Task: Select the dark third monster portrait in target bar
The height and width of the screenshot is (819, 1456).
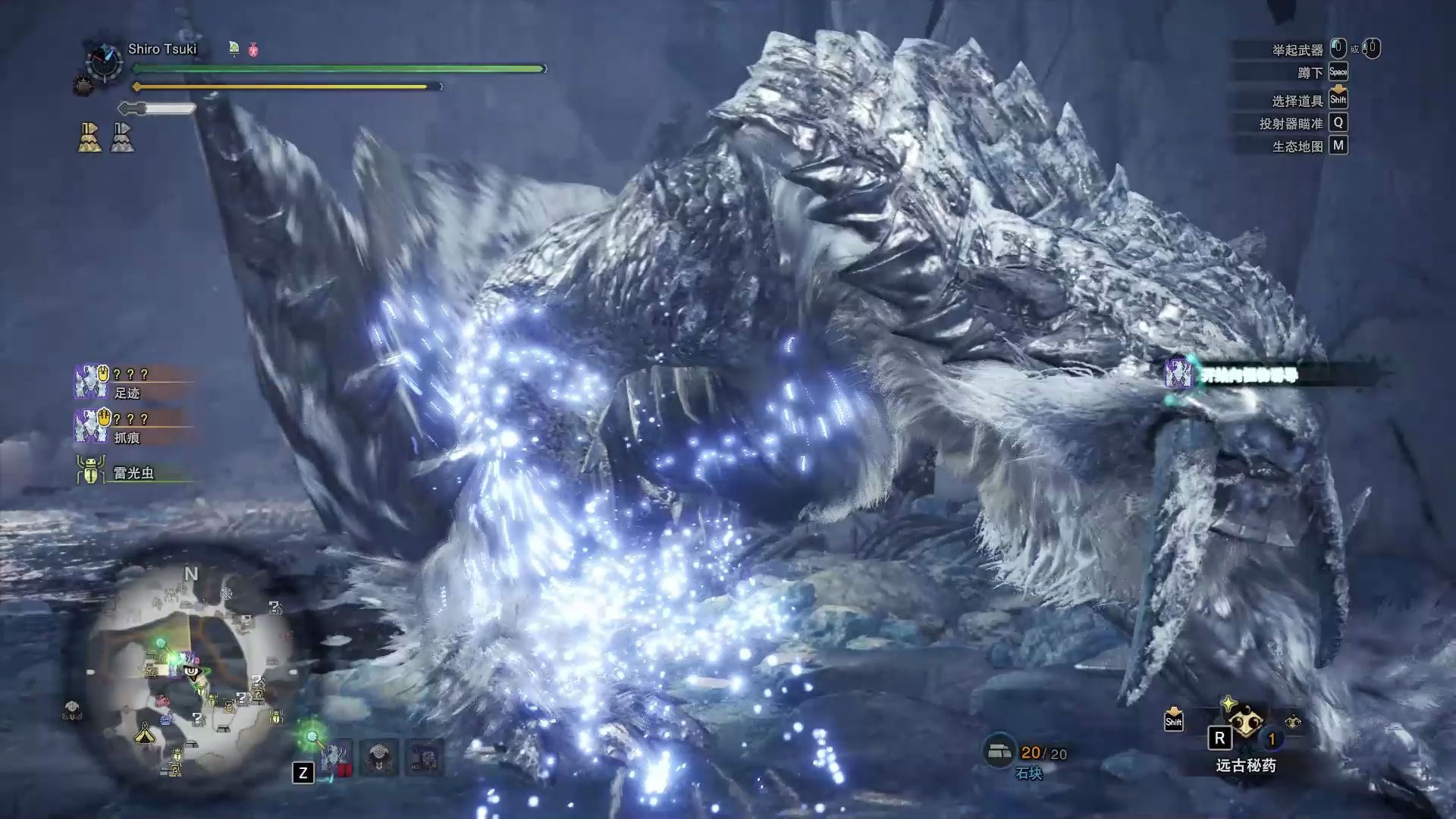Action: pos(424,757)
